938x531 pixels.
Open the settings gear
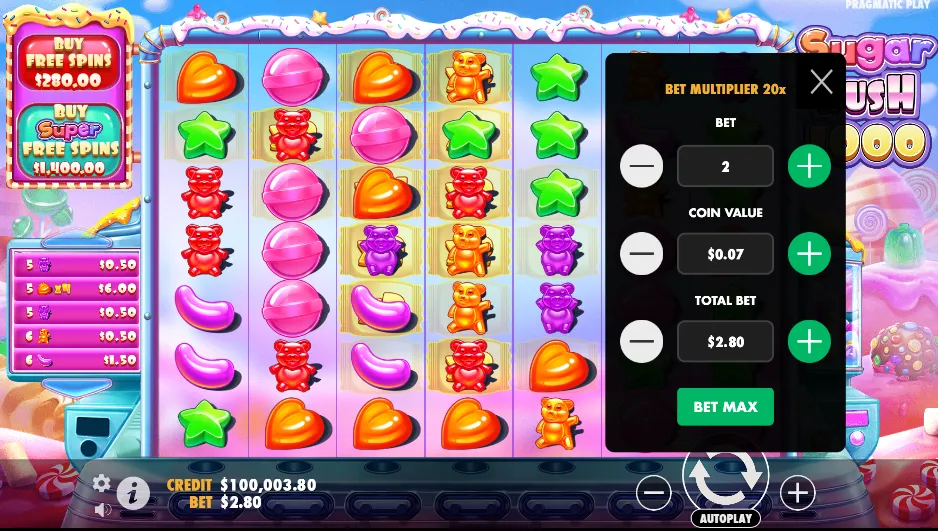point(101,484)
